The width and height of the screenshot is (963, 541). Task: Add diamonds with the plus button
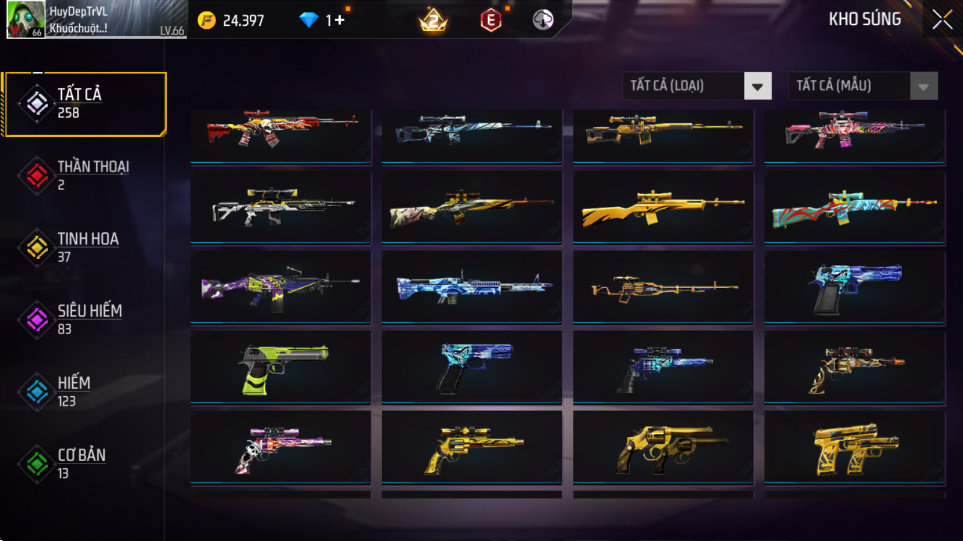click(340, 20)
